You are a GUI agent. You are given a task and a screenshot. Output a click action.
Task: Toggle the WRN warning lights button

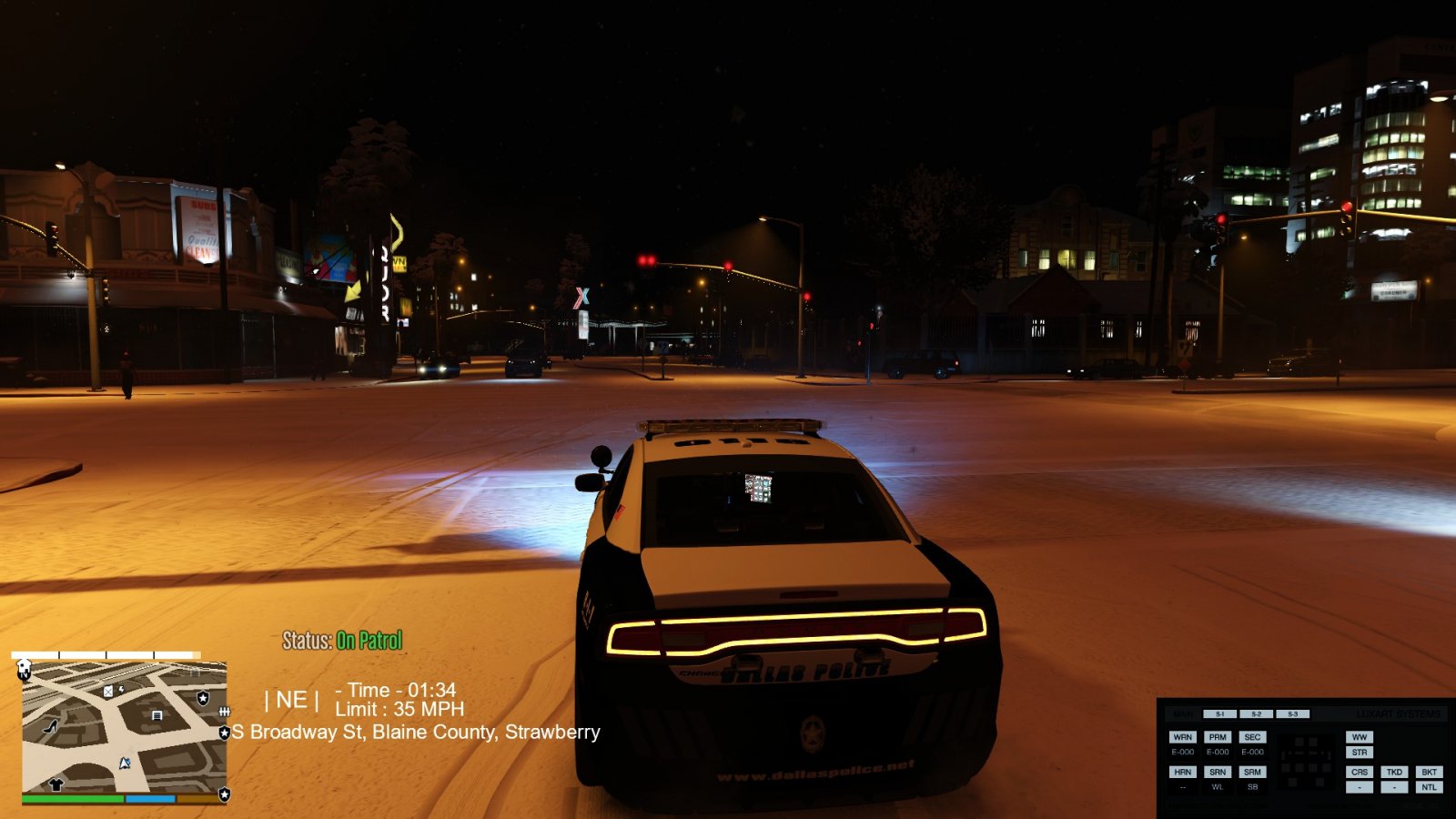[1182, 737]
